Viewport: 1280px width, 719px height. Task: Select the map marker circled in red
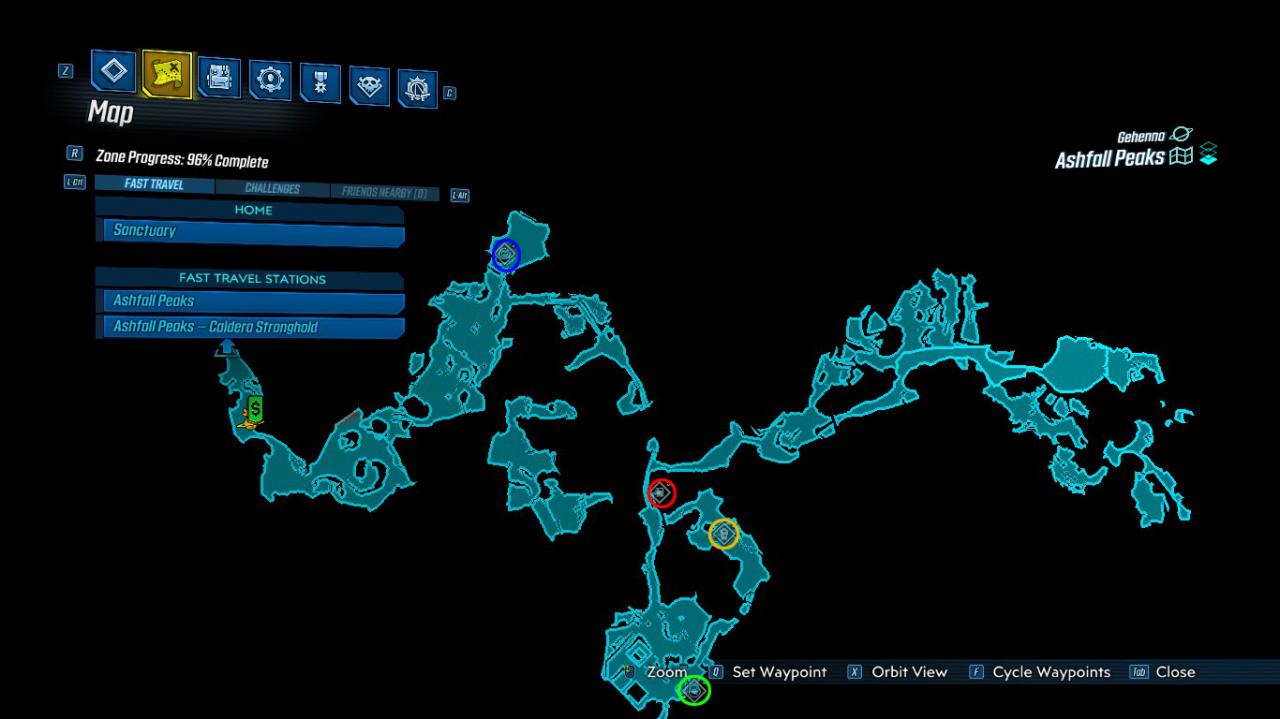(661, 493)
